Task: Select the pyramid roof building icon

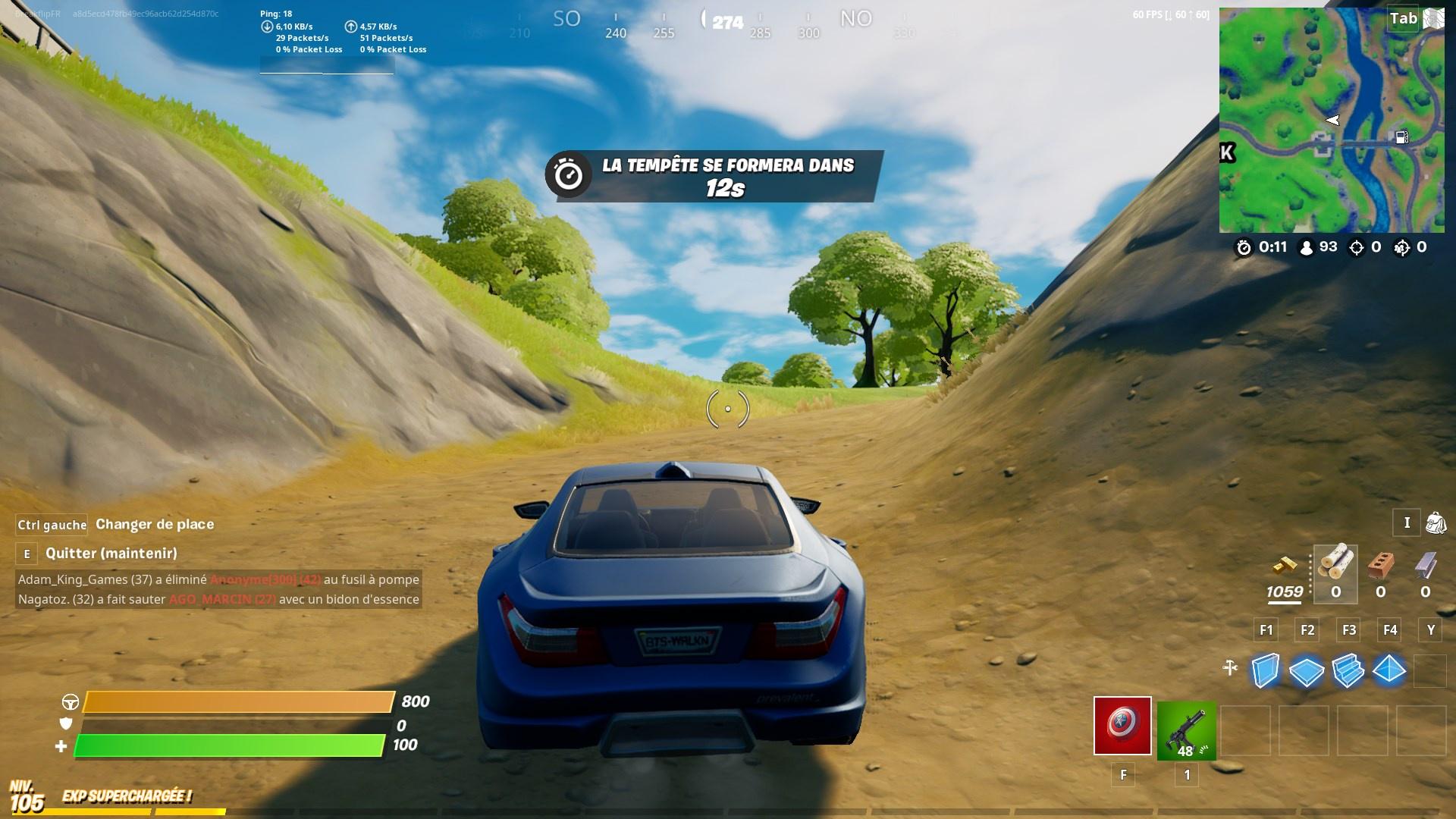Action: pyautogui.click(x=1389, y=669)
